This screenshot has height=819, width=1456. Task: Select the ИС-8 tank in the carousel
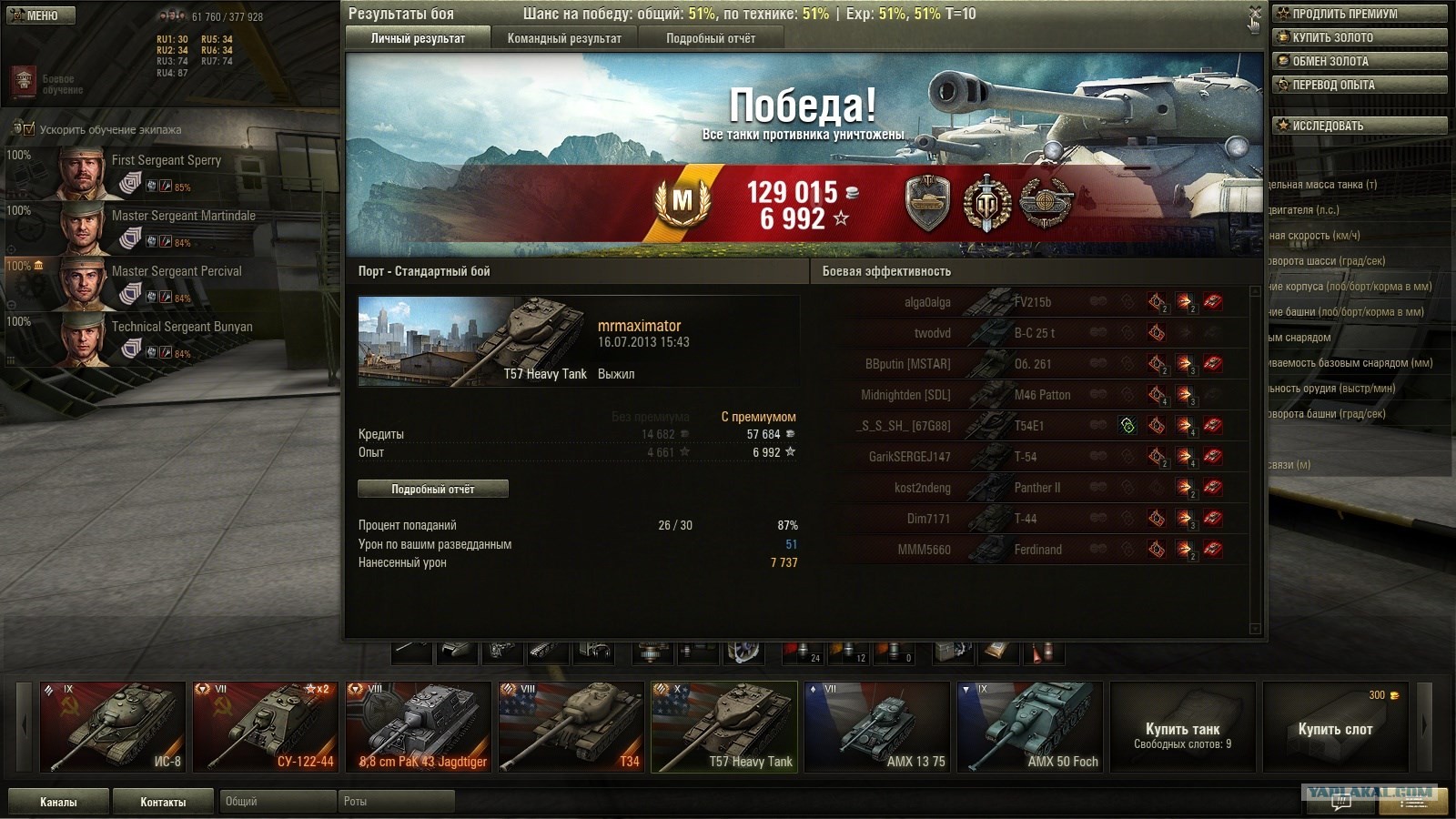[112, 727]
